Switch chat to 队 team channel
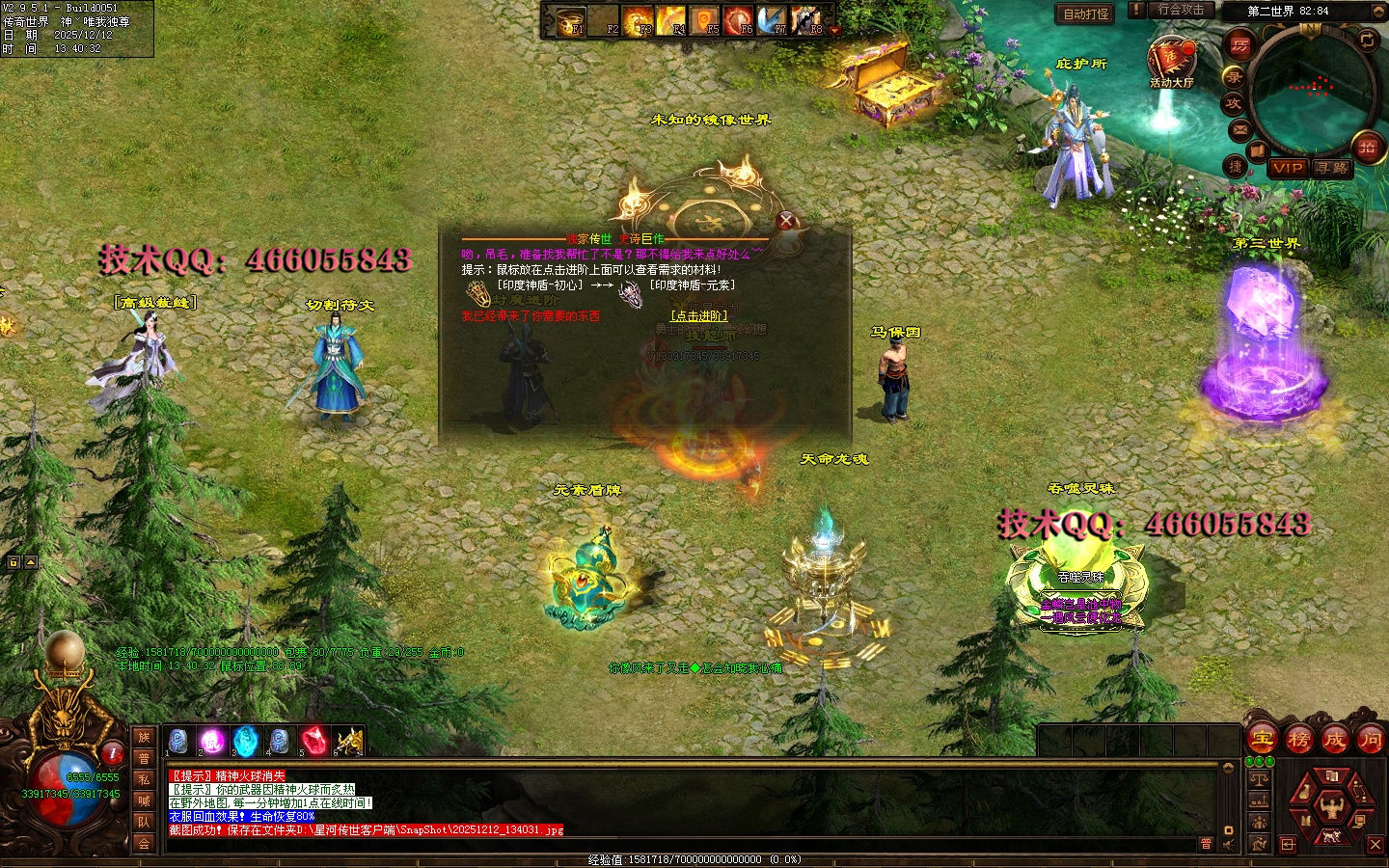 [x=144, y=822]
